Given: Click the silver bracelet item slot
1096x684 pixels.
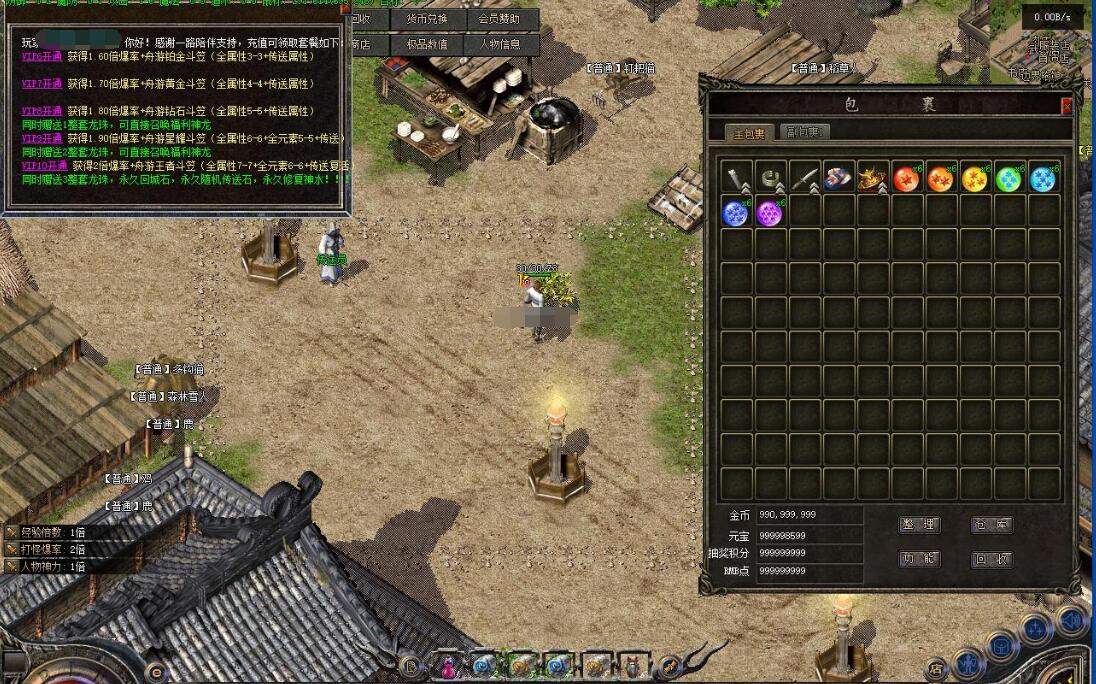Looking at the screenshot, I should click(x=771, y=179).
